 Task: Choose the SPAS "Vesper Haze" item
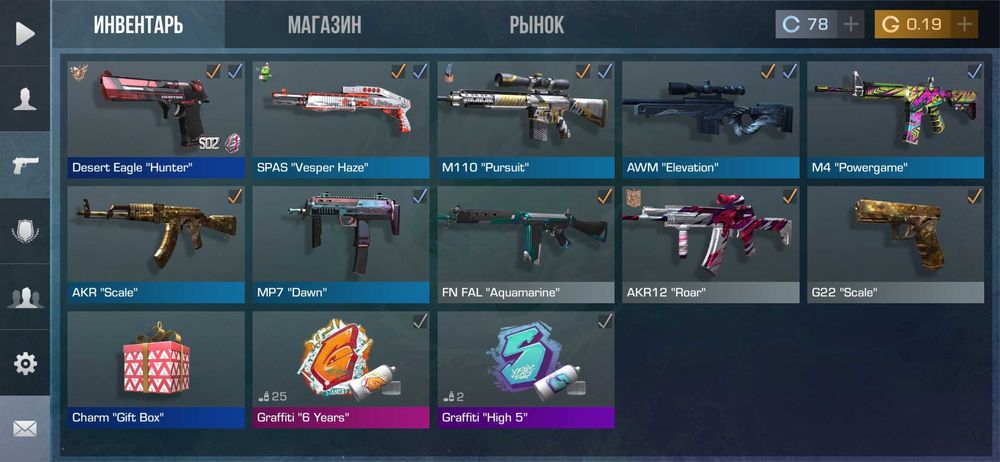click(341, 118)
